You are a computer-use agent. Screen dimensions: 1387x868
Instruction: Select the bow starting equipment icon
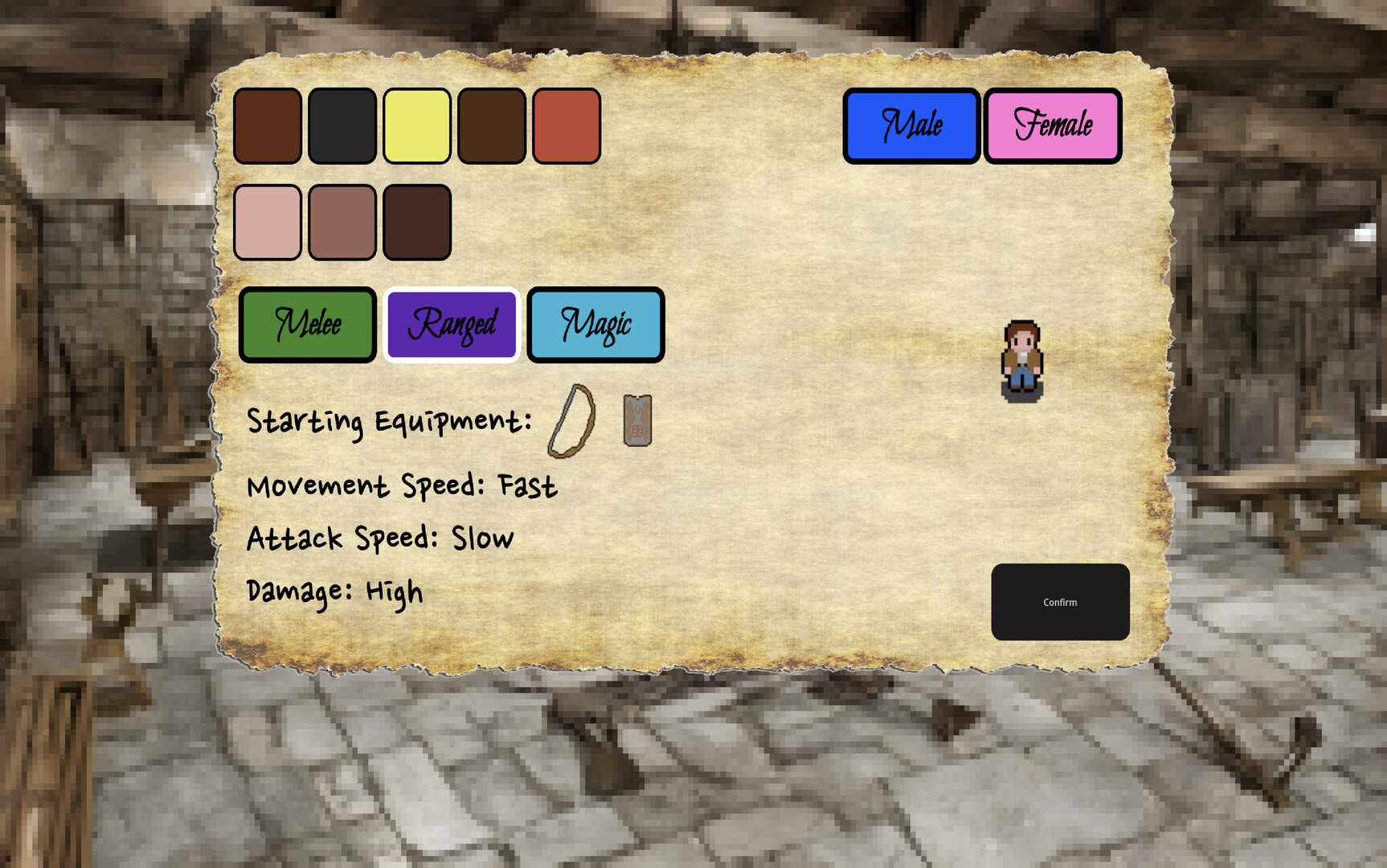(x=572, y=421)
